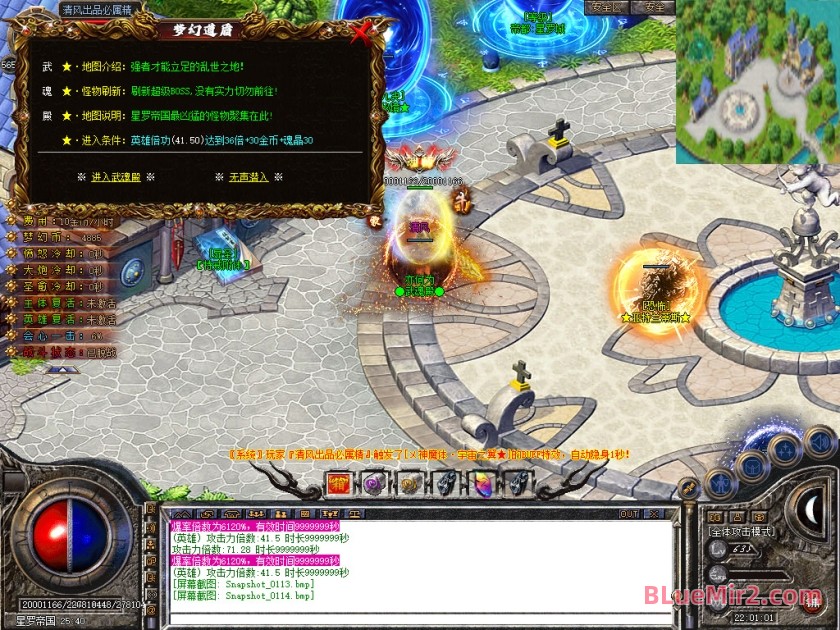Close the 梦幻遗屠 dialog with the red X
The width and height of the screenshot is (840, 630).
362,33
